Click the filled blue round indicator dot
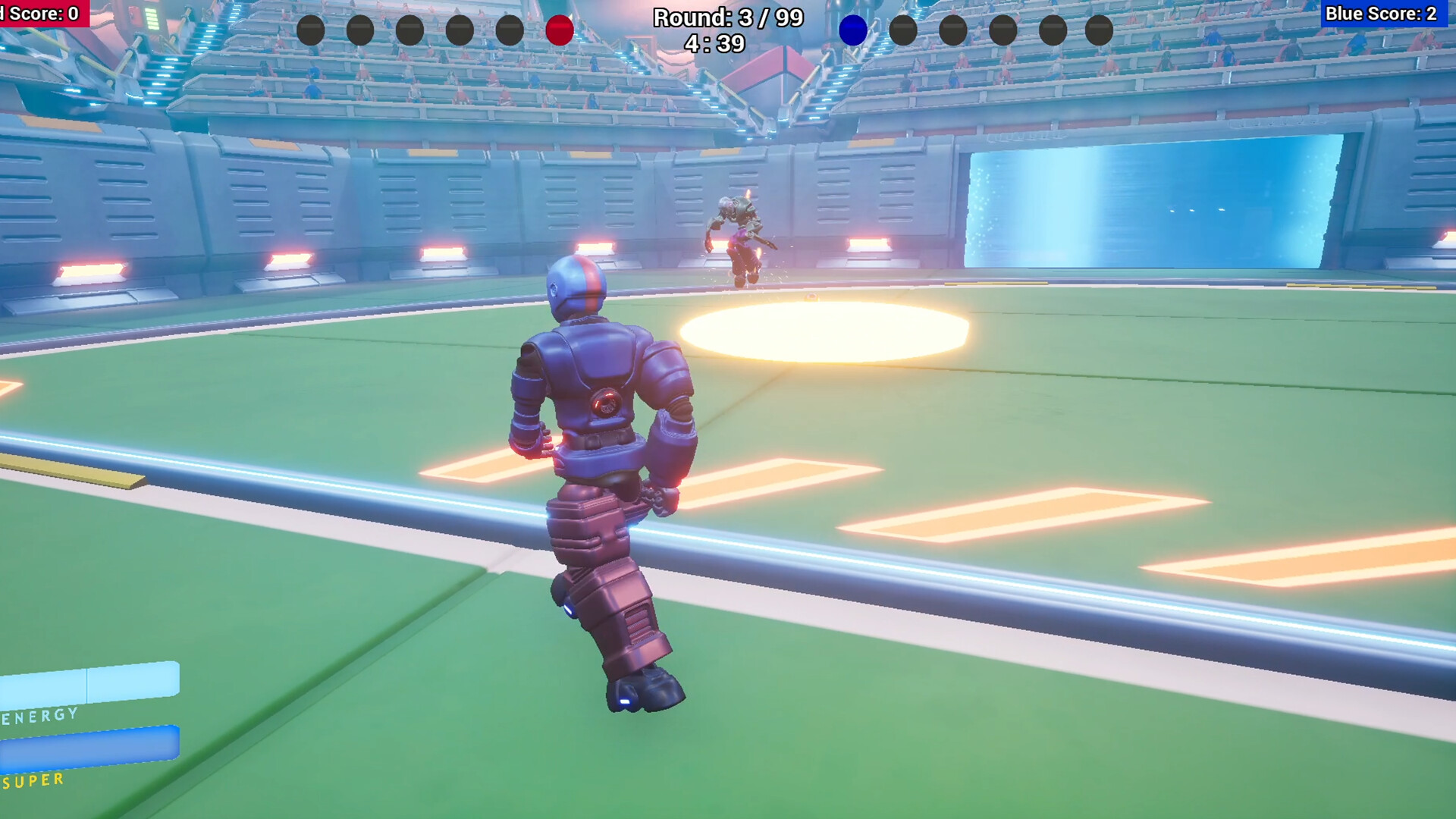1456x819 pixels. click(853, 30)
